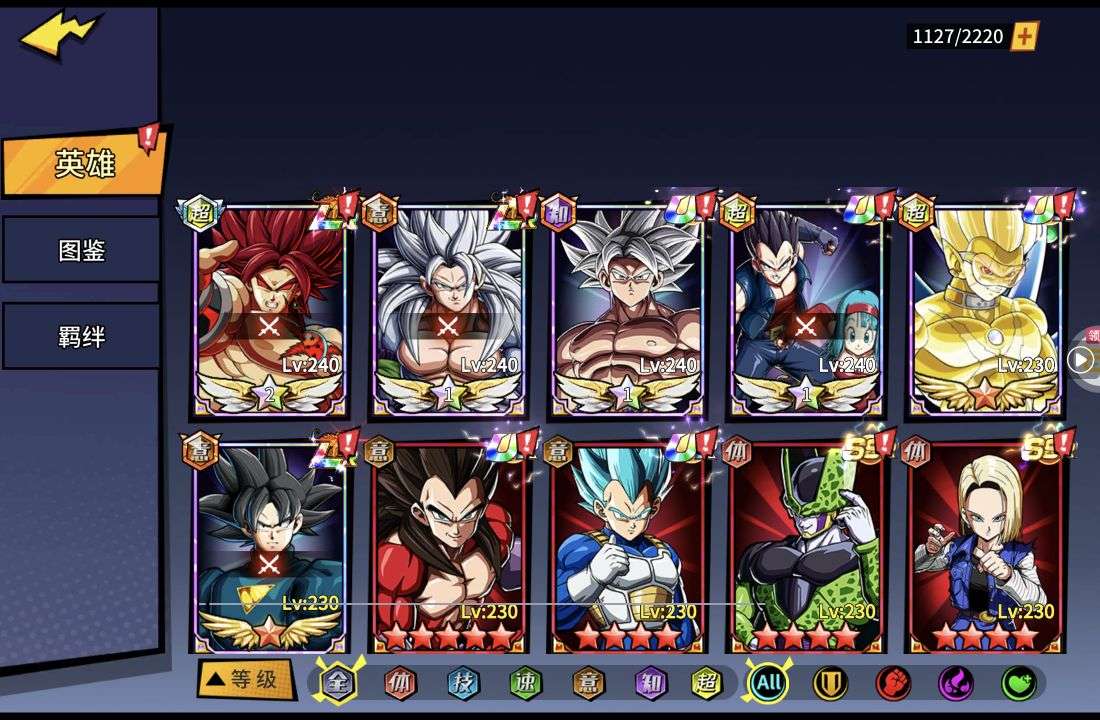
Task: Go back with the yellow arrow
Action: point(58,35)
